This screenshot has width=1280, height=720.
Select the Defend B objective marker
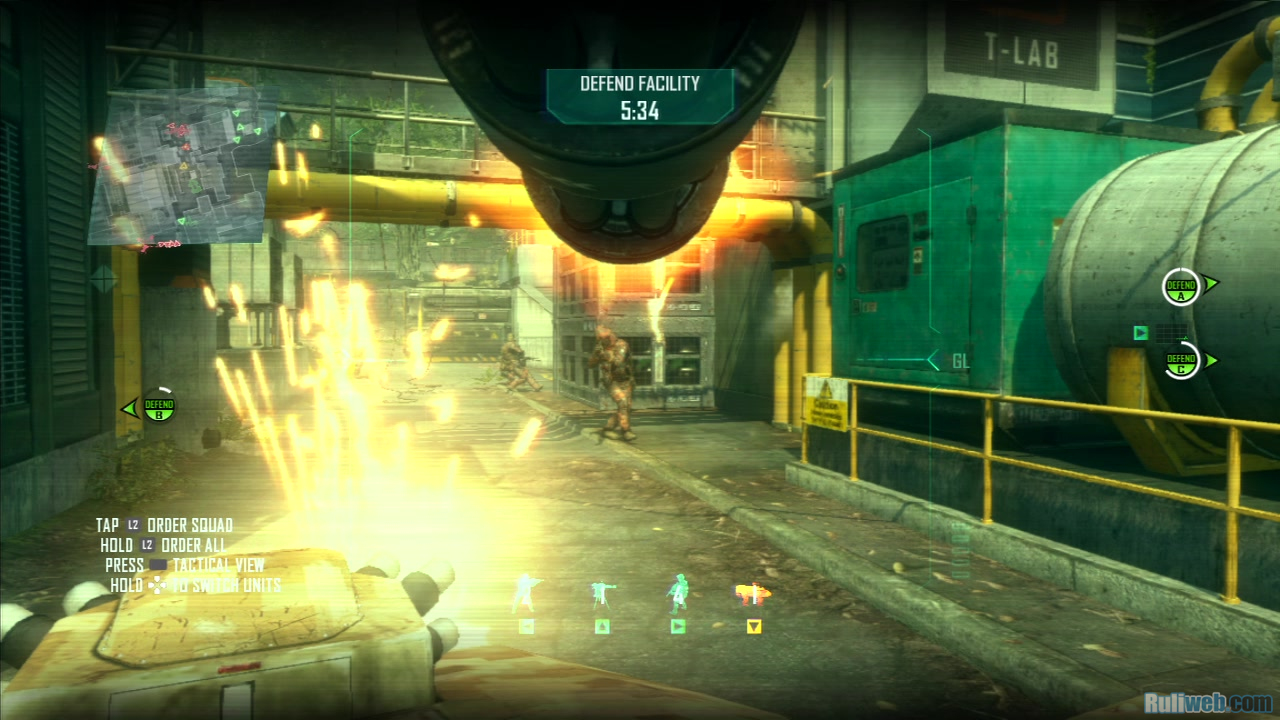click(x=158, y=406)
